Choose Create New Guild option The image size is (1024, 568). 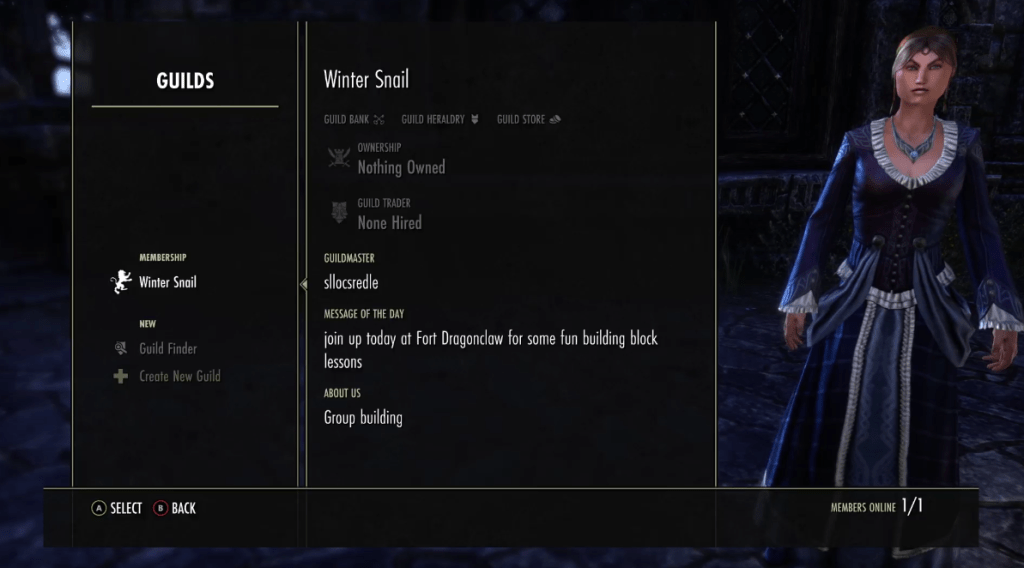pyautogui.click(x=179, y=377)
